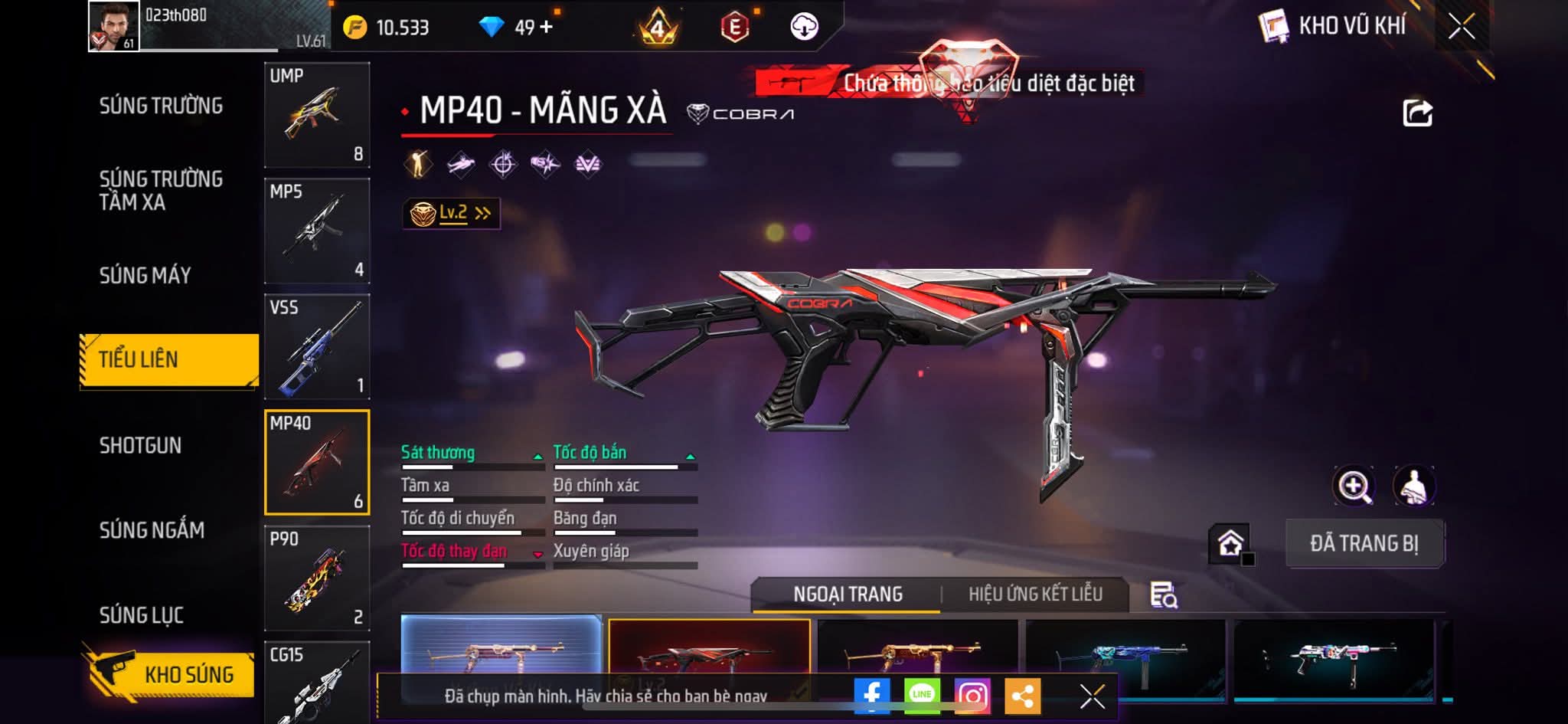Click the Lv.2 upgrade badge

click(x=452, y=213)
